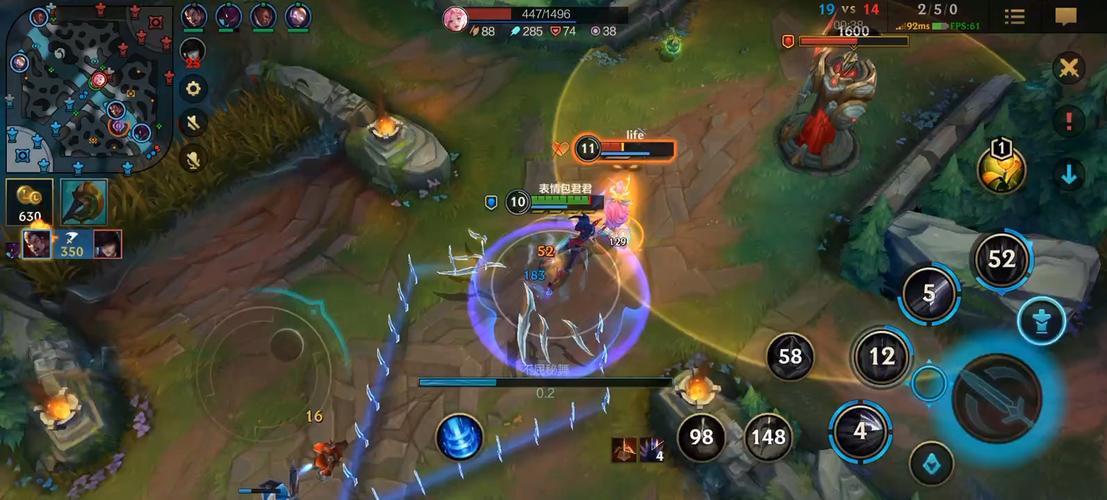The width and height of the screenshot is (1107, 500).
Task: Use the ability showing cooldown 4
Action: tap(859, 431)
